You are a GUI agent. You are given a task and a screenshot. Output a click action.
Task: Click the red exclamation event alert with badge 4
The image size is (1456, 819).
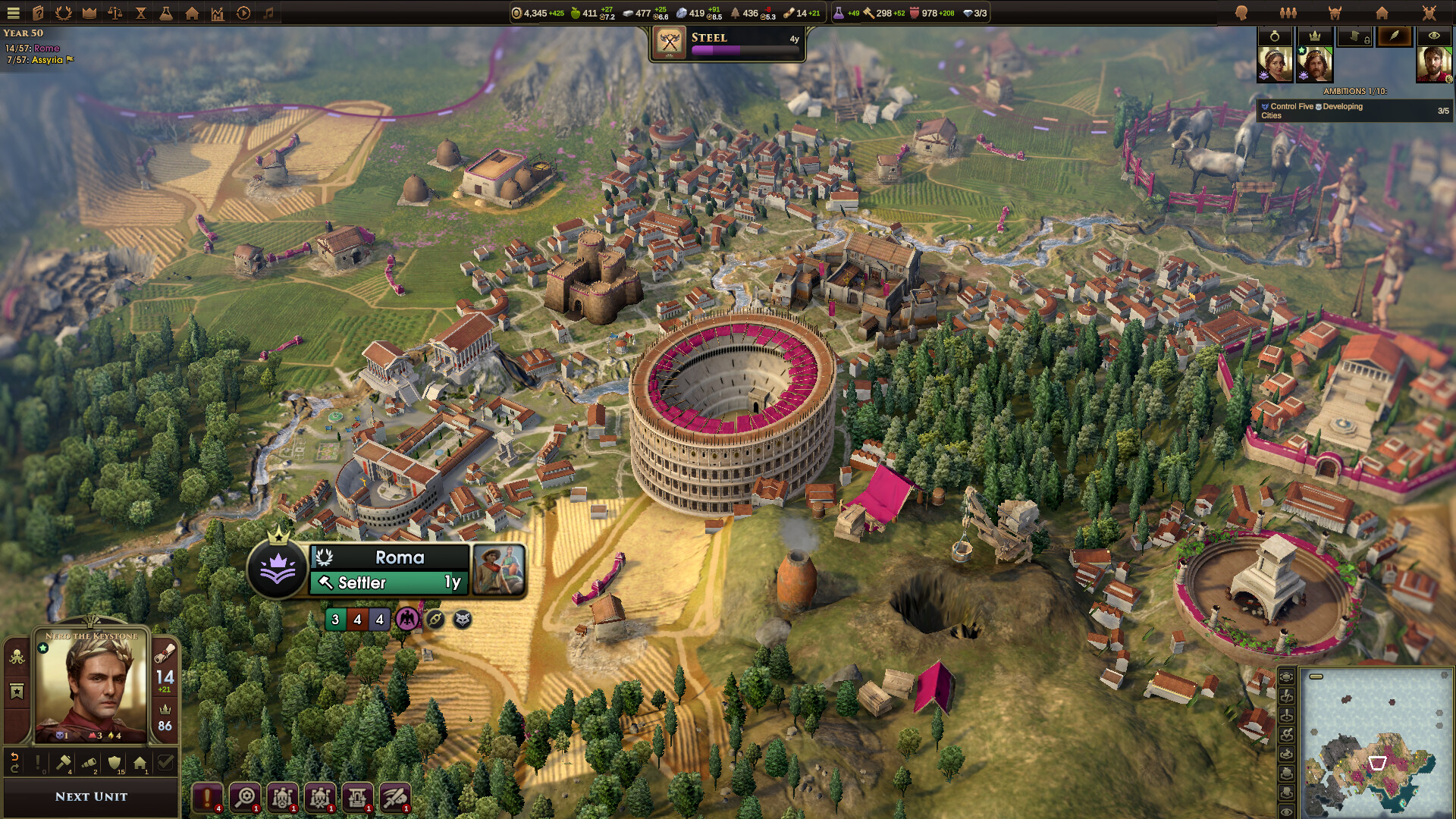[x=206, y=798]
